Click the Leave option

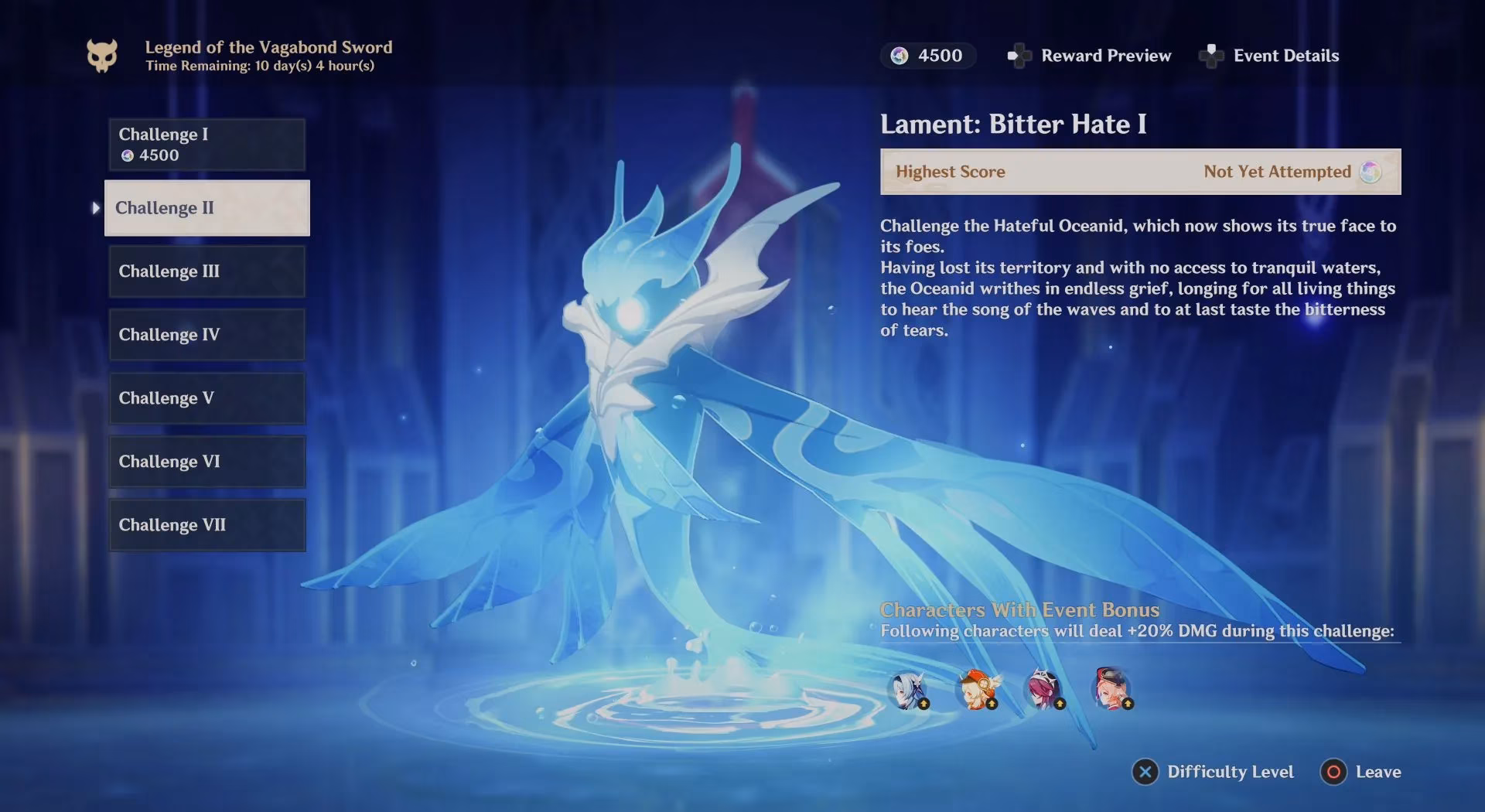point(1380,772)
